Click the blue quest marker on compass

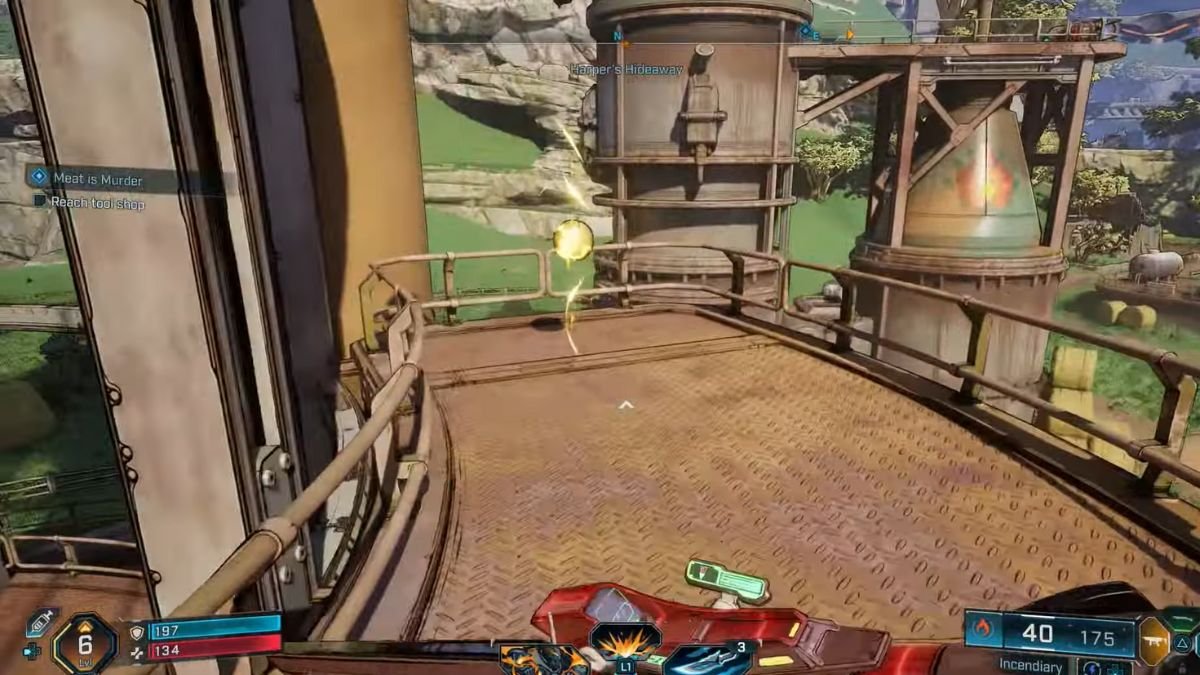coord(804,31)
